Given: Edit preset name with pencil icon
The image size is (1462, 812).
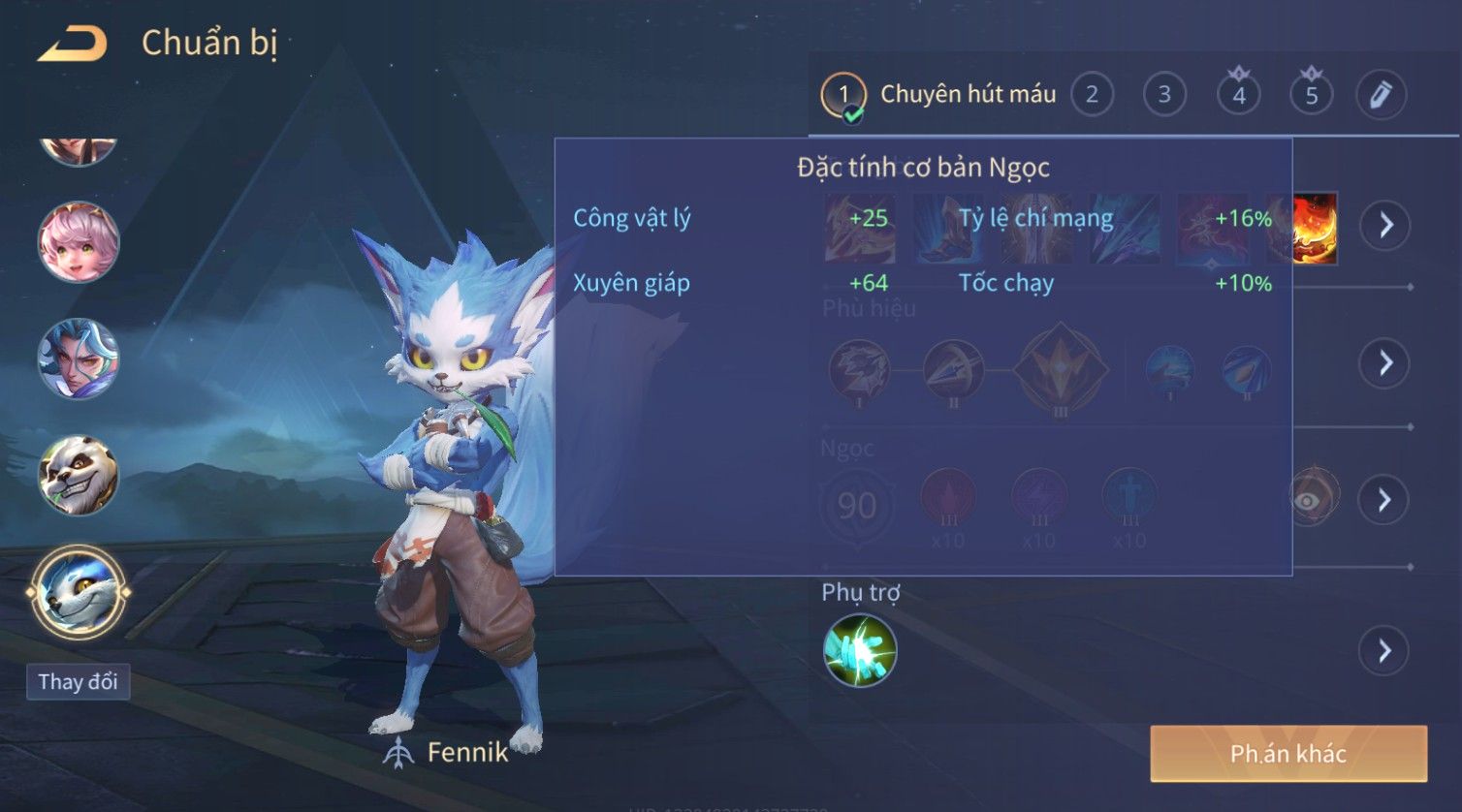Looking at the screenshot, I should 1381,95.
